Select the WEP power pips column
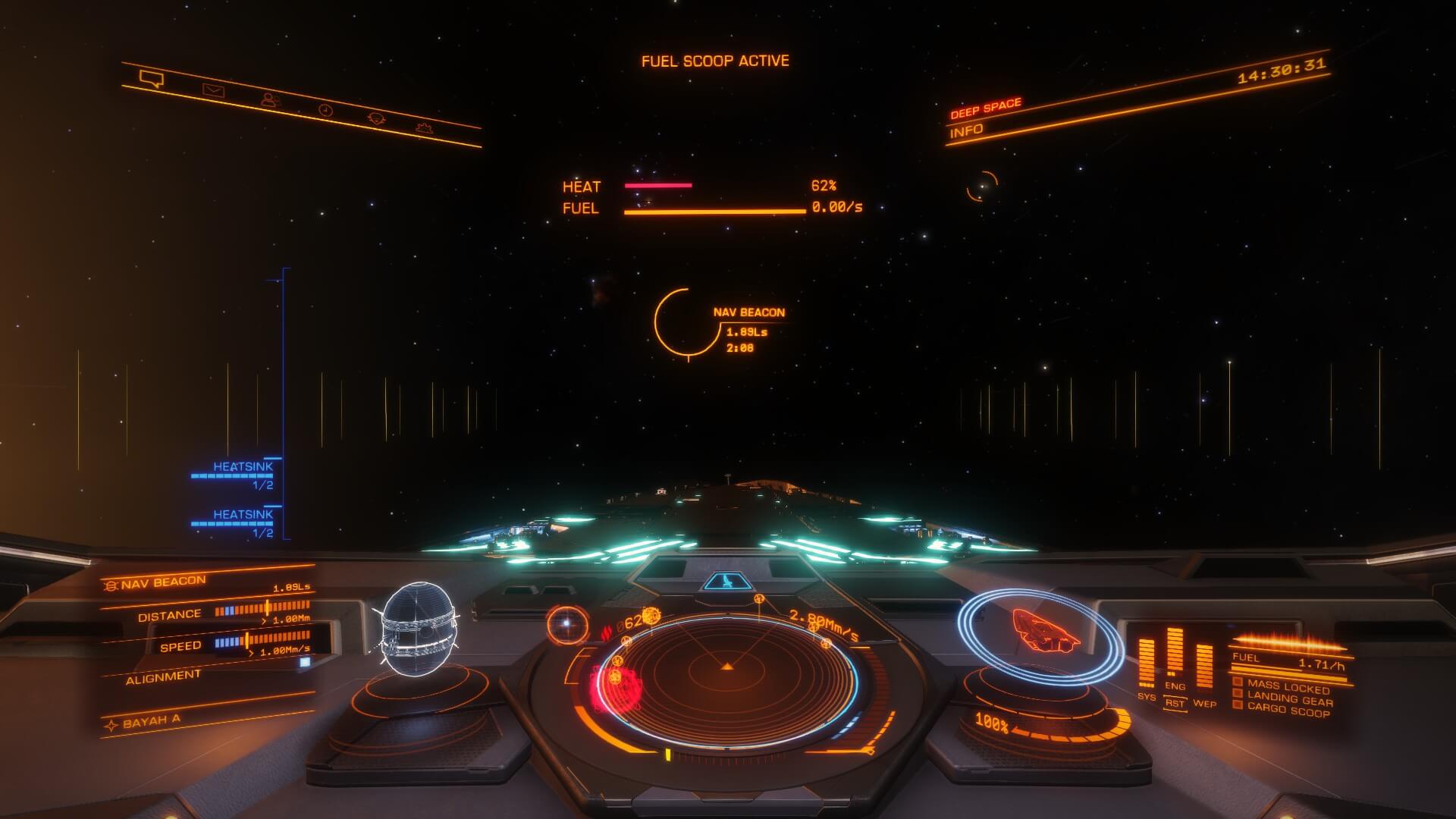Screen dimensions: 1456x819 click(x=1204, y=667)
